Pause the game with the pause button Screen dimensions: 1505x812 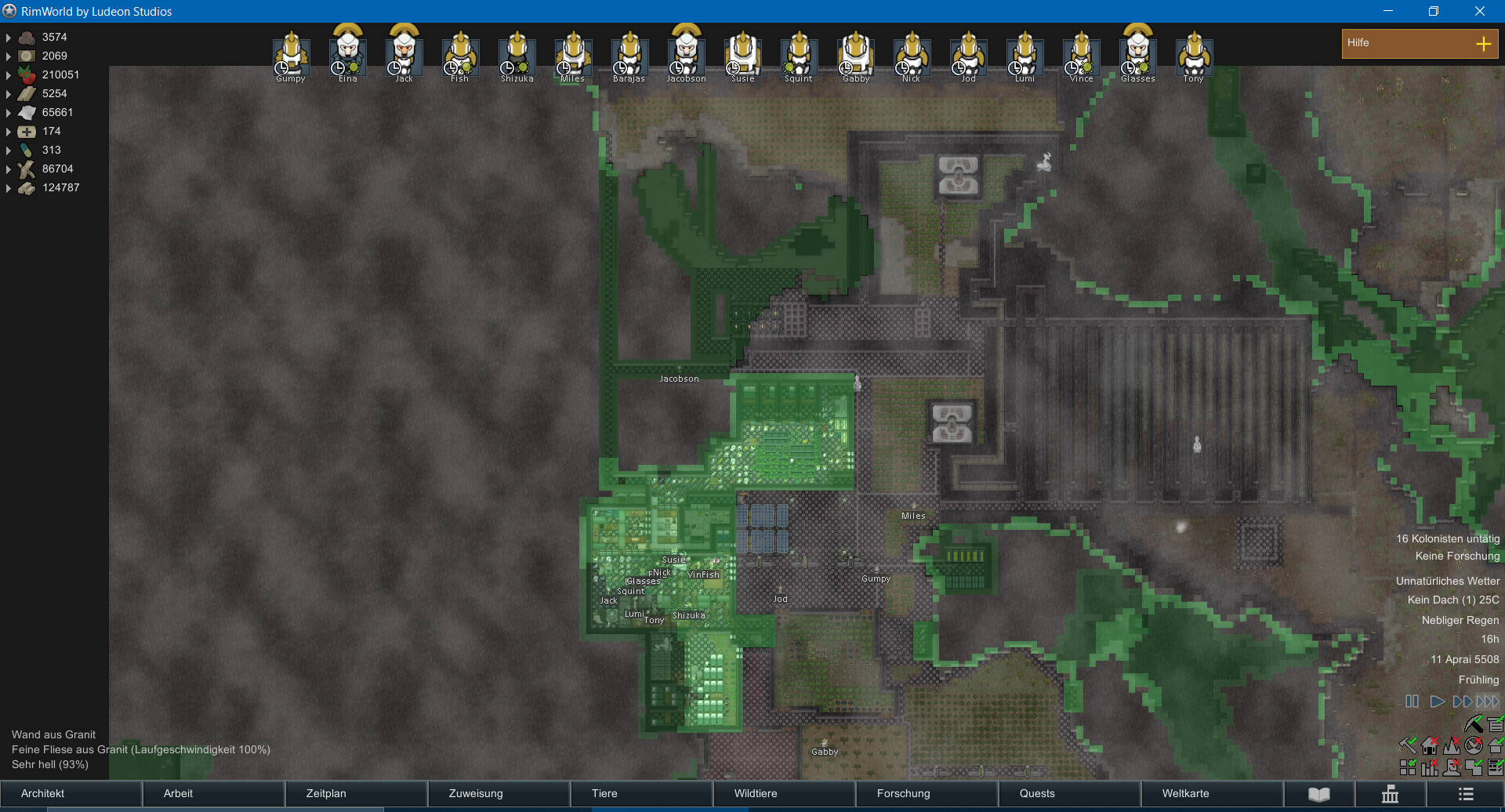point(1412,701)
